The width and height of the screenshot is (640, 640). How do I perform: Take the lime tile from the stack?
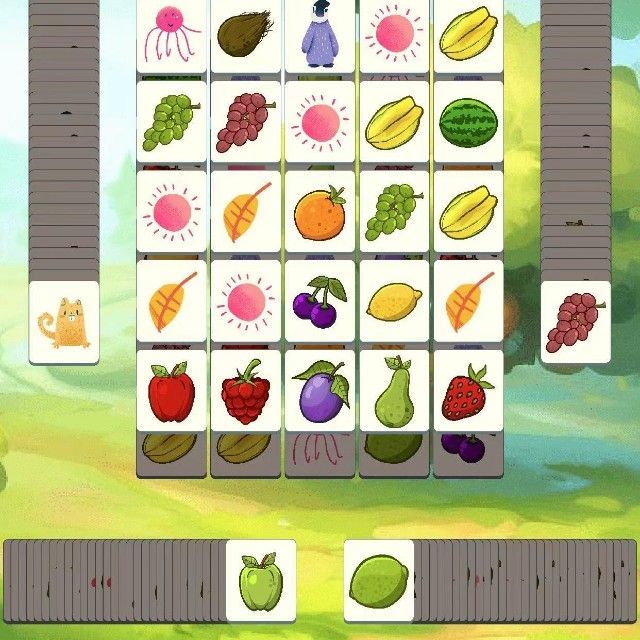point(379,579)
